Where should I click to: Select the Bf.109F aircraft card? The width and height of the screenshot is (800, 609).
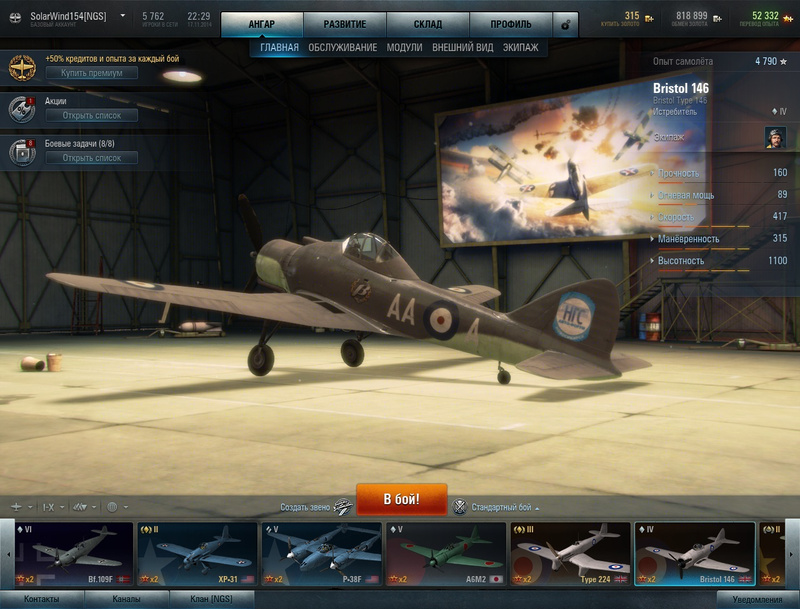pos(74,553)
